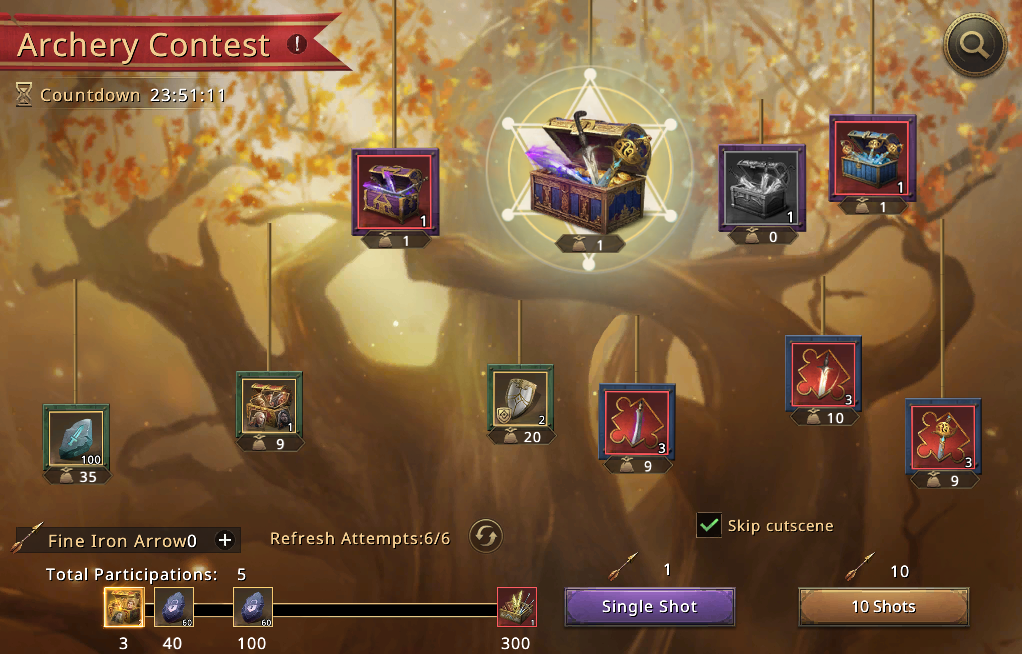Open the magnifying glass preview

pyautogui.click(x=976, y=44)
